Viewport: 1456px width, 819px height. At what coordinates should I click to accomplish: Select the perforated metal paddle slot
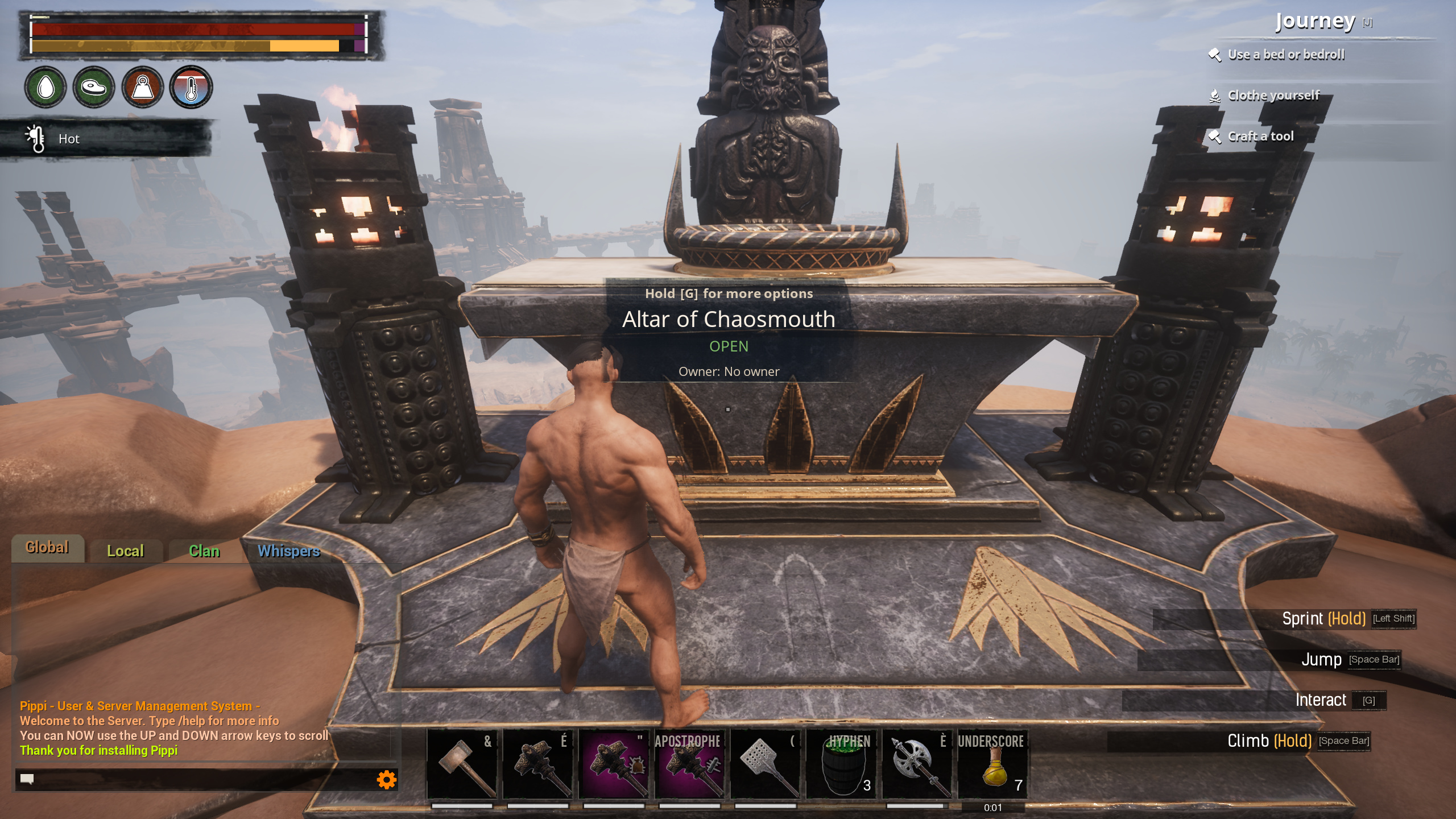766,765
